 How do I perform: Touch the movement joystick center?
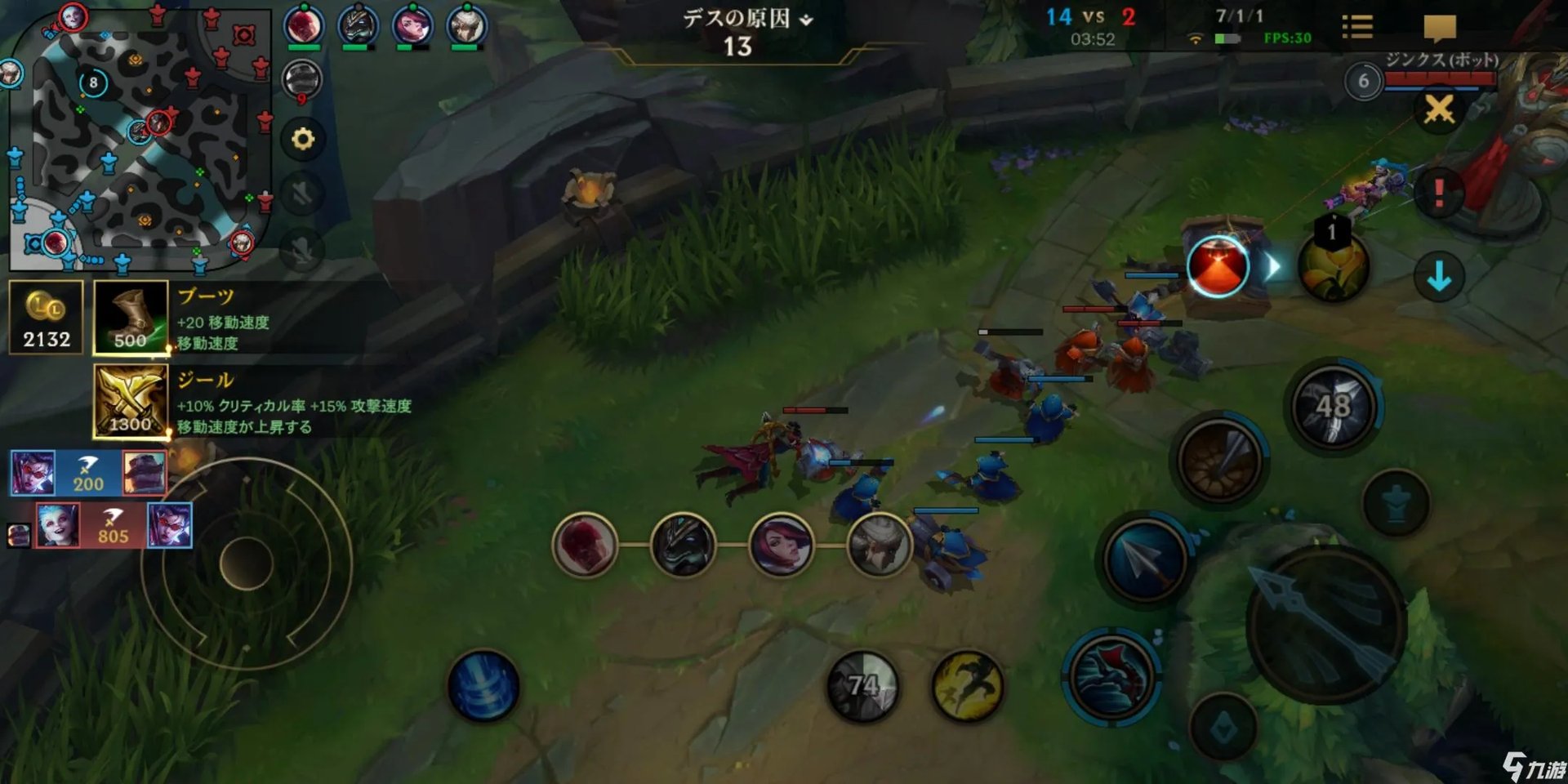point(246,563)
